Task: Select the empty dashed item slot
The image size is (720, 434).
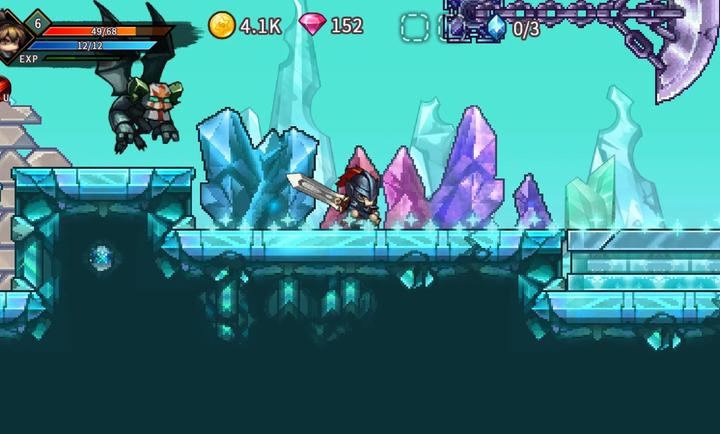Action: 414,27
